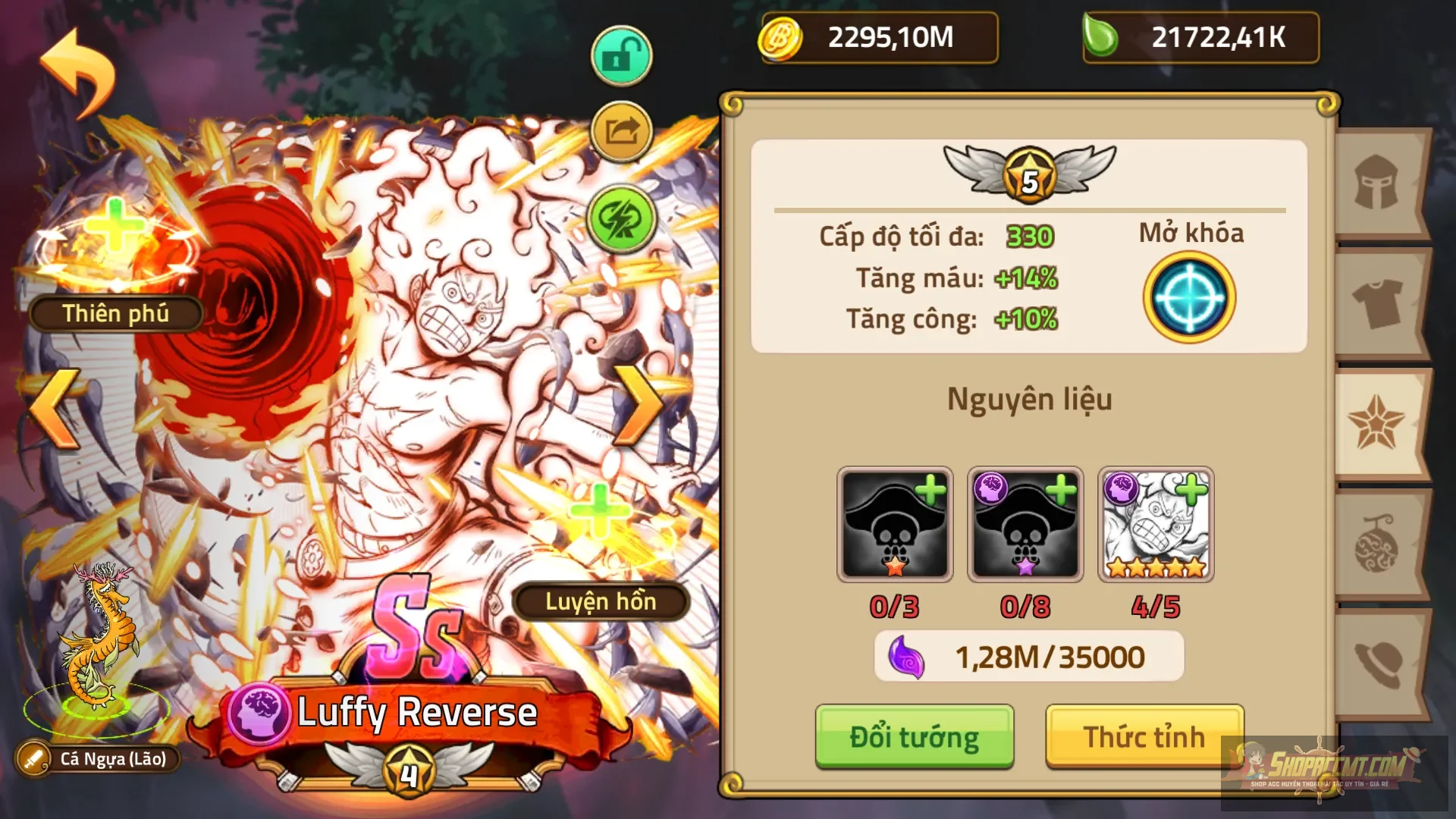Add the 4/5 Luffy material card
Image resolution: width=1456 pixels, height=819 pixels.
(x=1155, y=525)
